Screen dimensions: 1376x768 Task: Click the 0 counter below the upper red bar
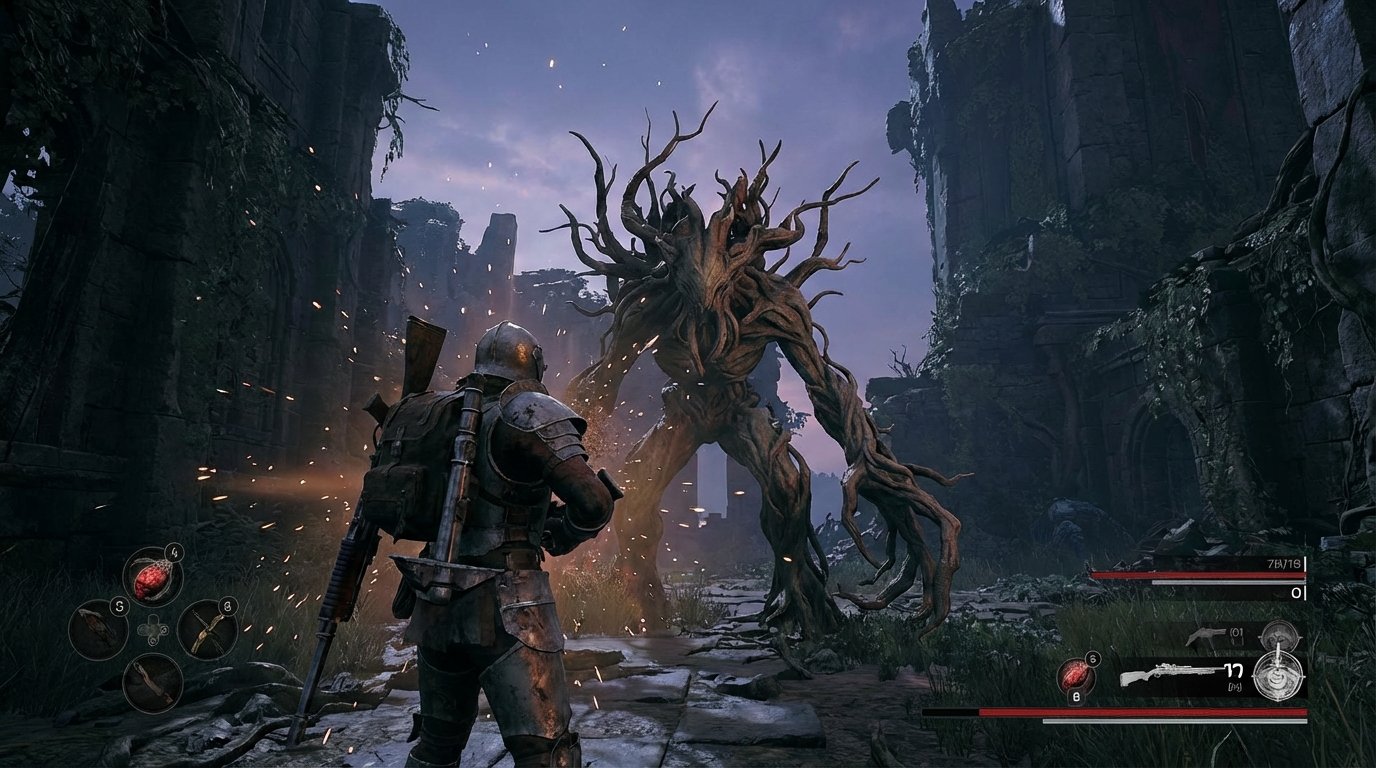click(x=1294, y=592)
